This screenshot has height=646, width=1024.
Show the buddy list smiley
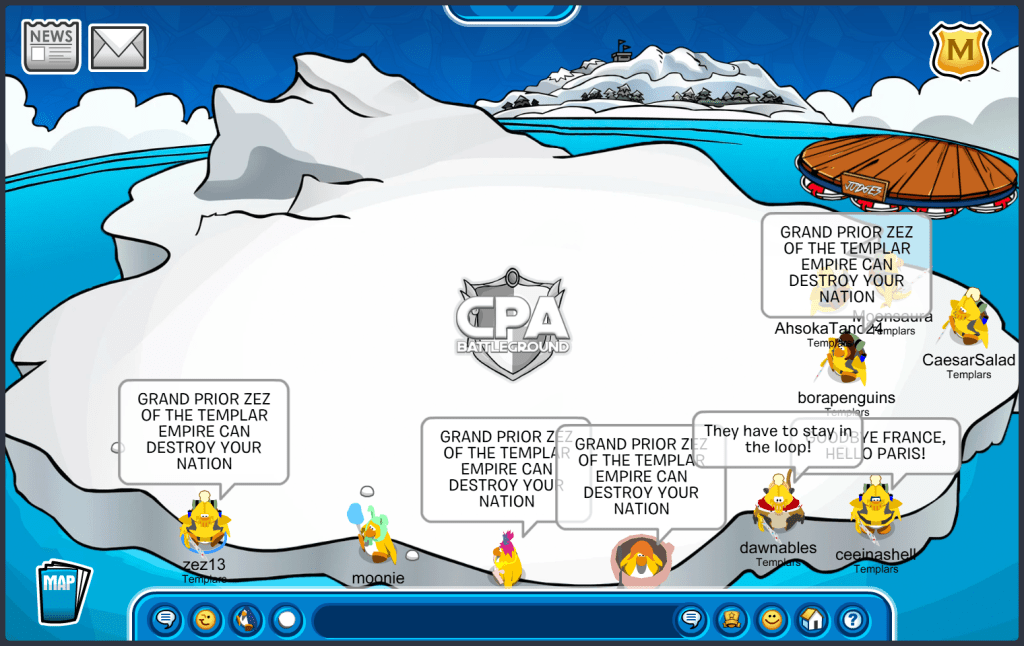(771, 621)
